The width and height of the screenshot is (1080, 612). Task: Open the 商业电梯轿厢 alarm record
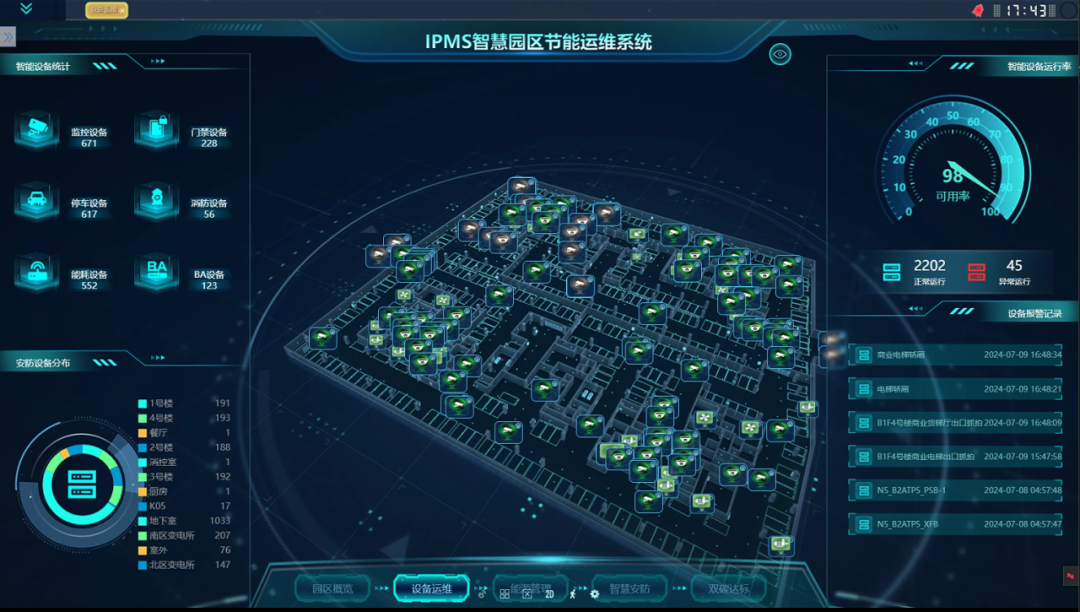click(x=955, y=355)
